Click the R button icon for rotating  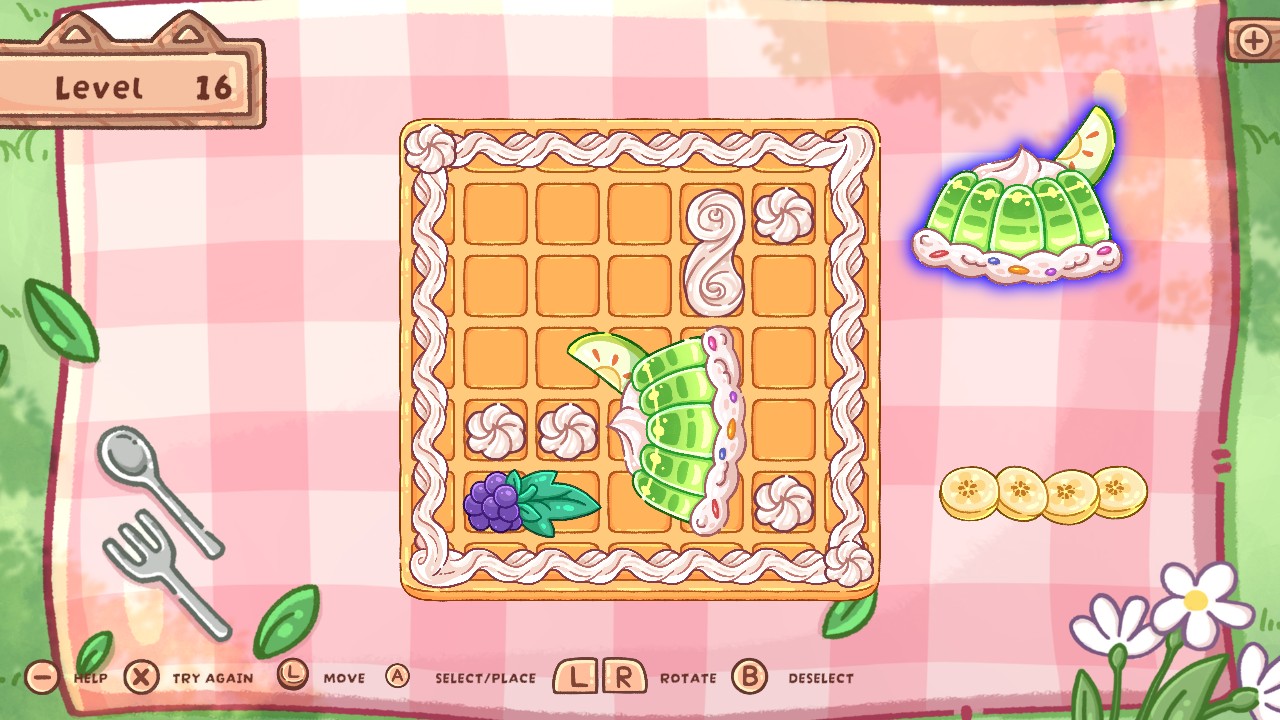(x=622, y=677)
